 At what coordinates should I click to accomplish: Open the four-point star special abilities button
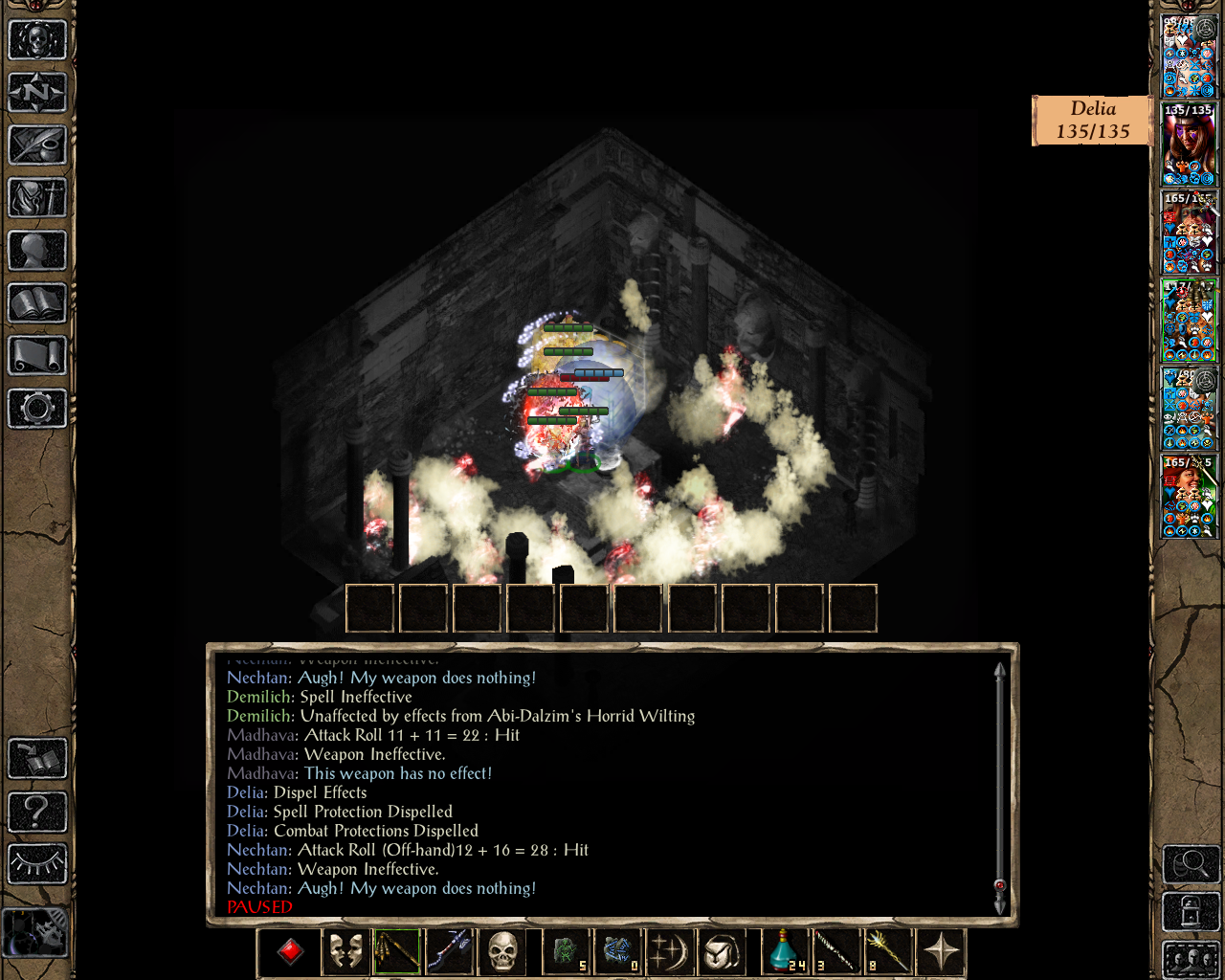(x=941, y=951)
